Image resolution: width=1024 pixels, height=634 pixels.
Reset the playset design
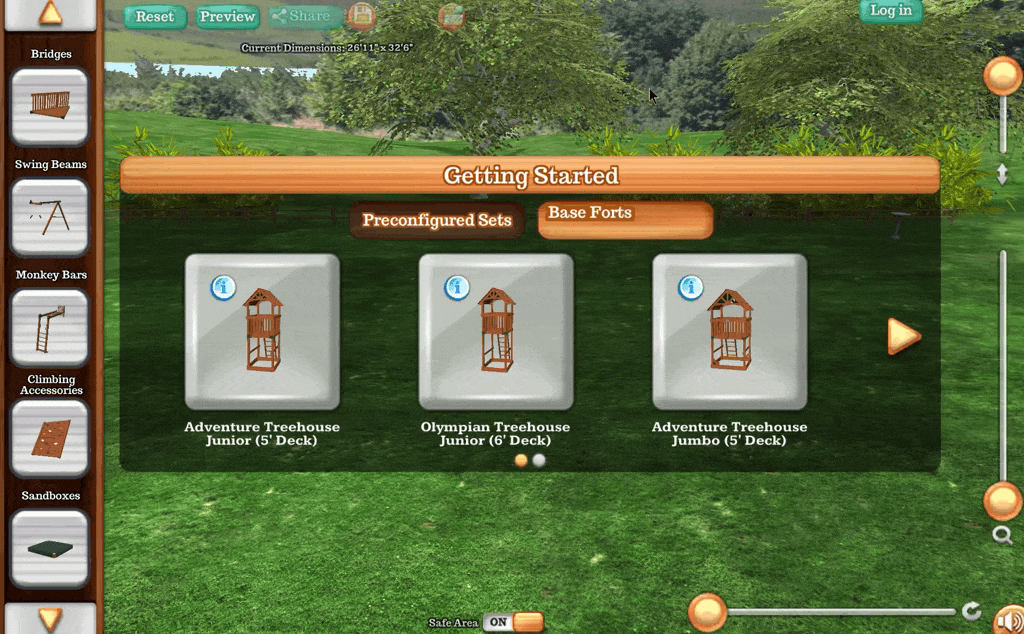[x=155, y=16]
